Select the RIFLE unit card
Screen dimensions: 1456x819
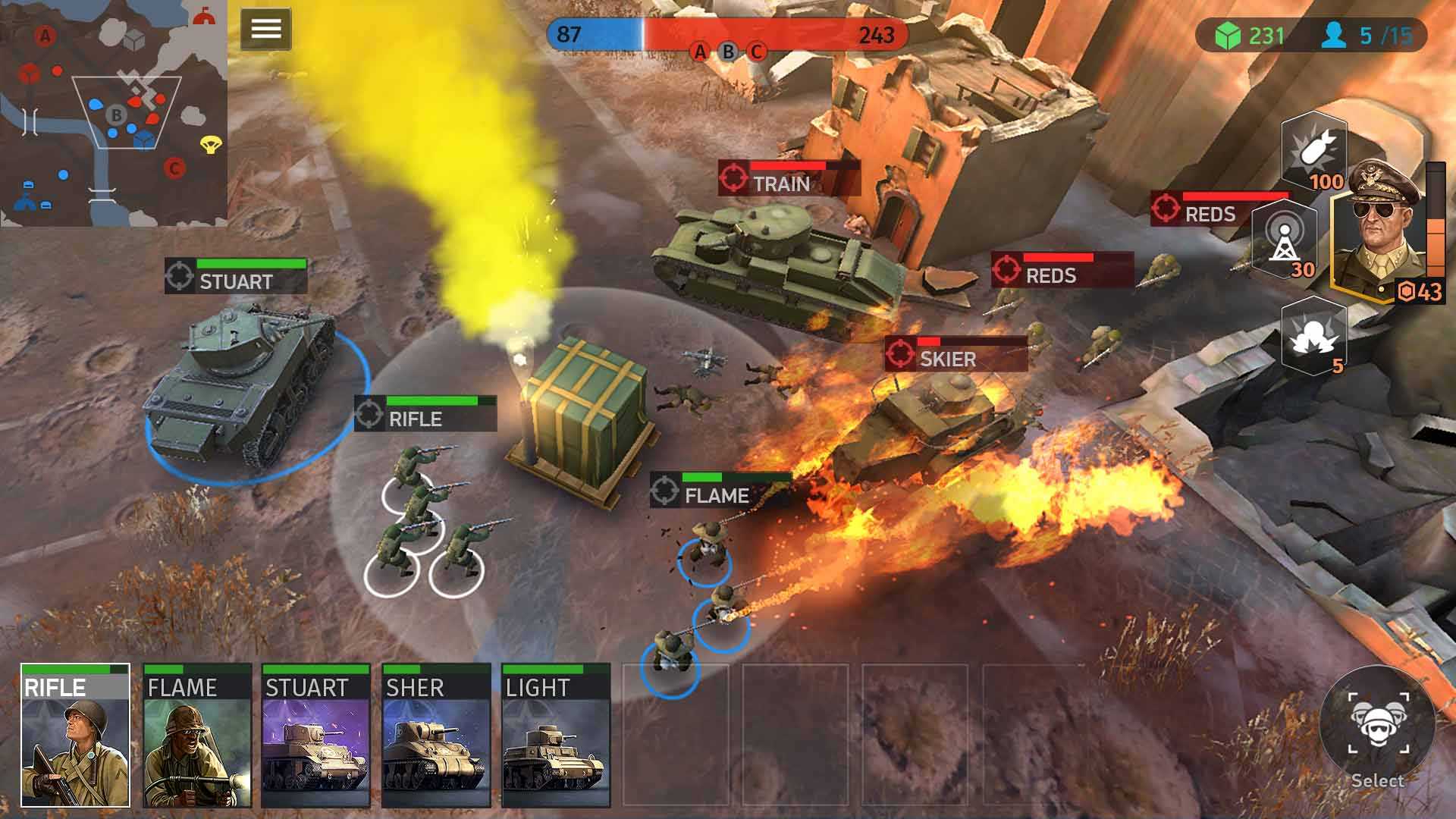click(x=75, y=736)
